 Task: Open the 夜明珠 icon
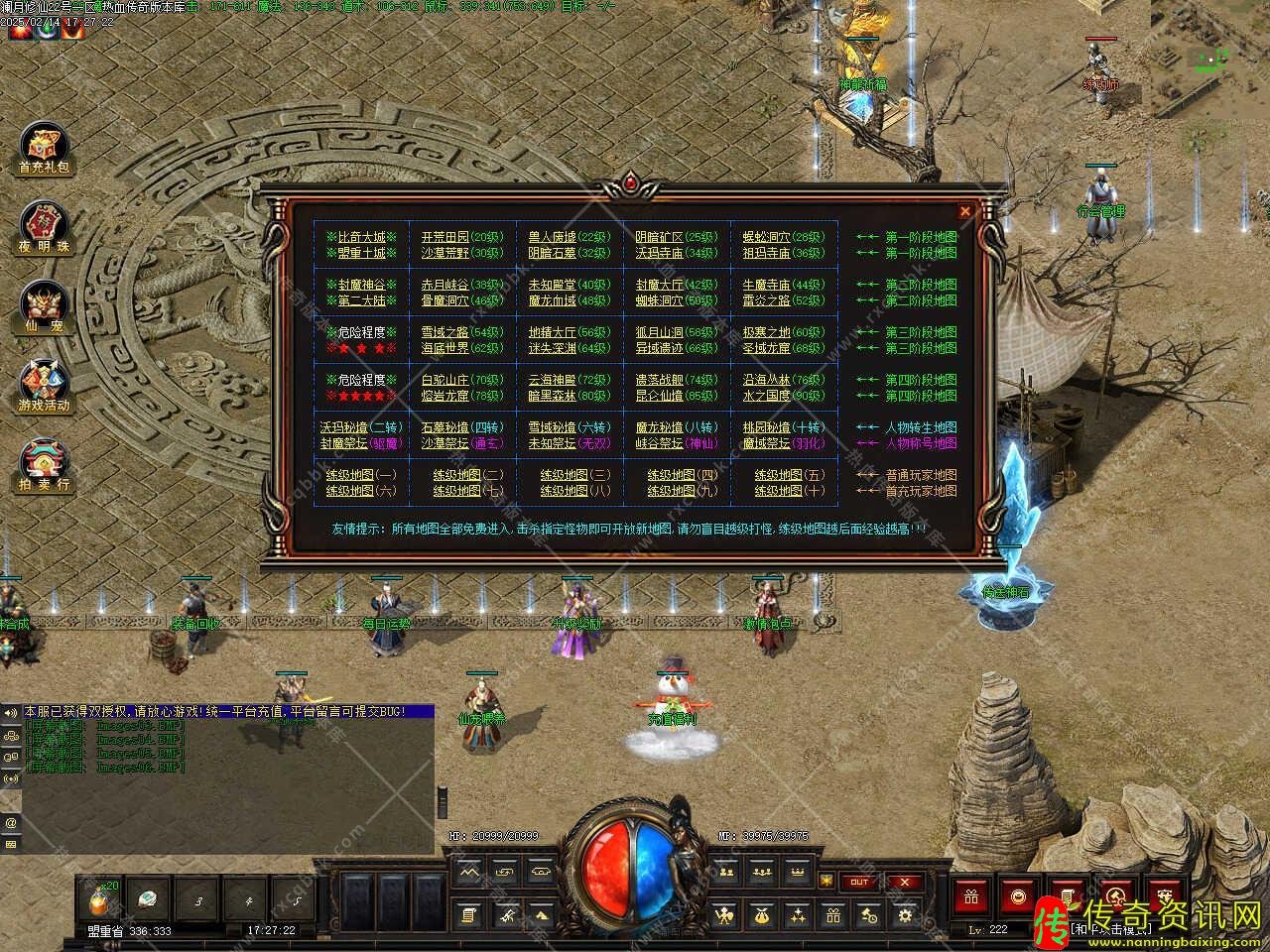tap(44, 228)
